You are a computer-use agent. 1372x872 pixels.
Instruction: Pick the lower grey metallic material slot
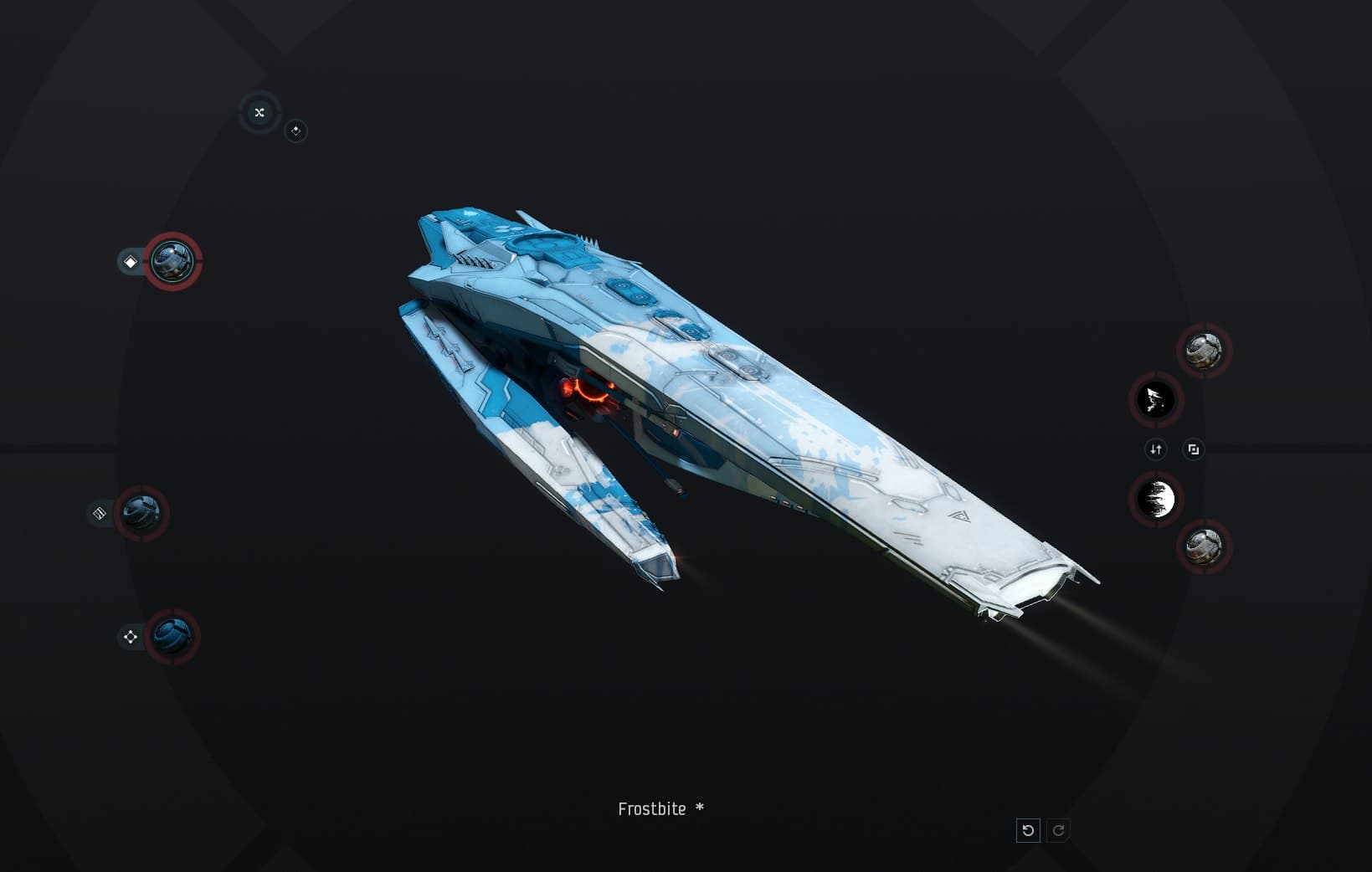click(1204, 547)
